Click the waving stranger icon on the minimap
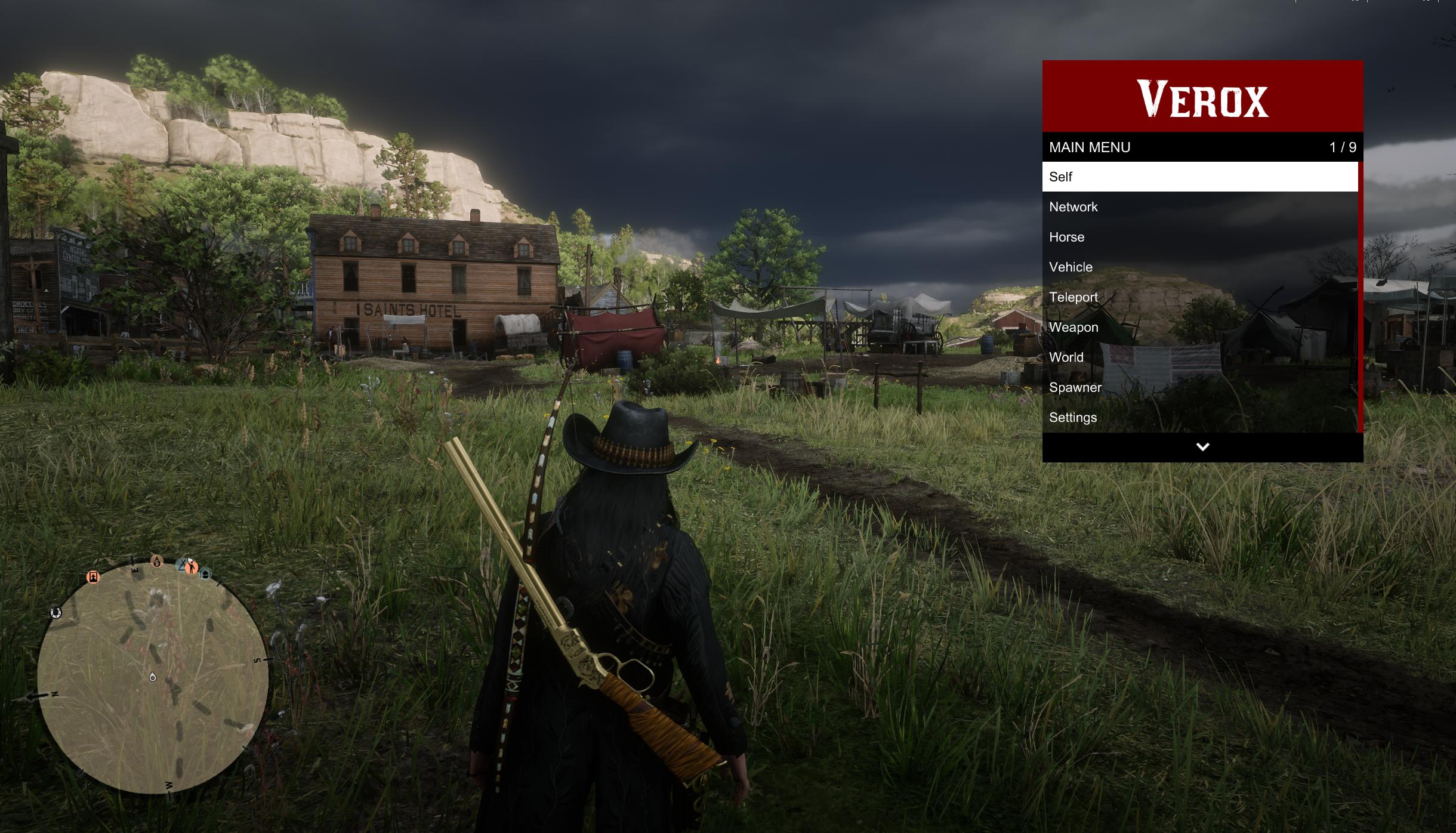 [x=192, y=567]
